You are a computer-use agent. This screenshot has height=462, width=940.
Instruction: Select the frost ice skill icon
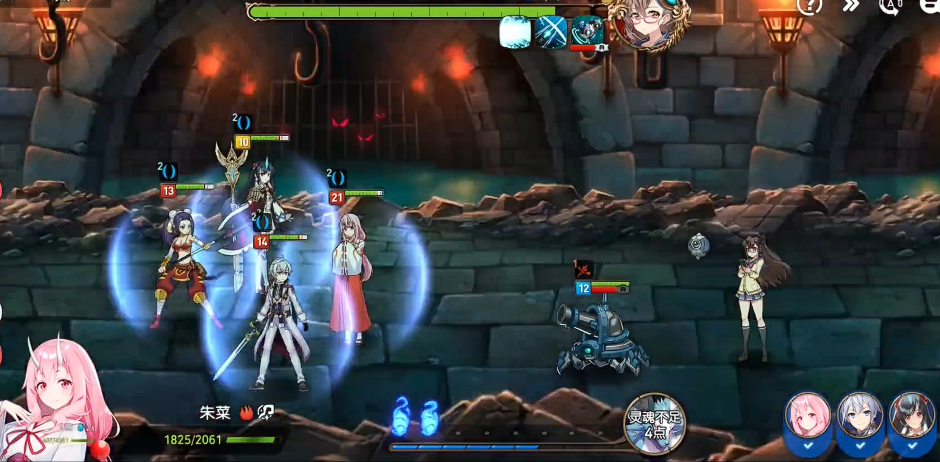tap(515, 31)
